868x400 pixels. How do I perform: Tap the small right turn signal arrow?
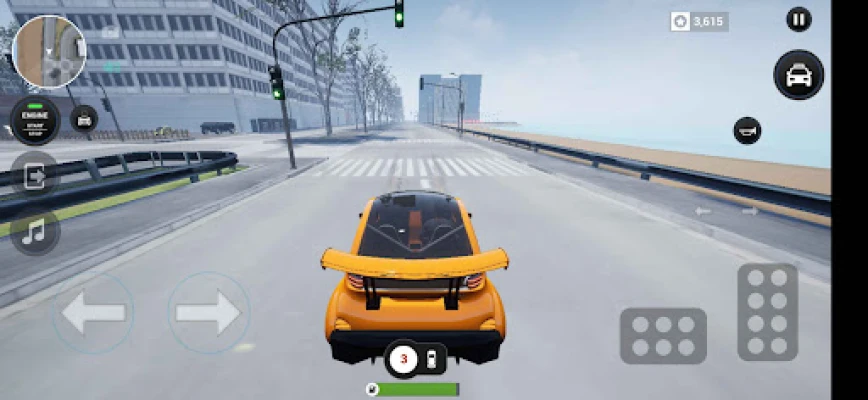pos(749,211)
